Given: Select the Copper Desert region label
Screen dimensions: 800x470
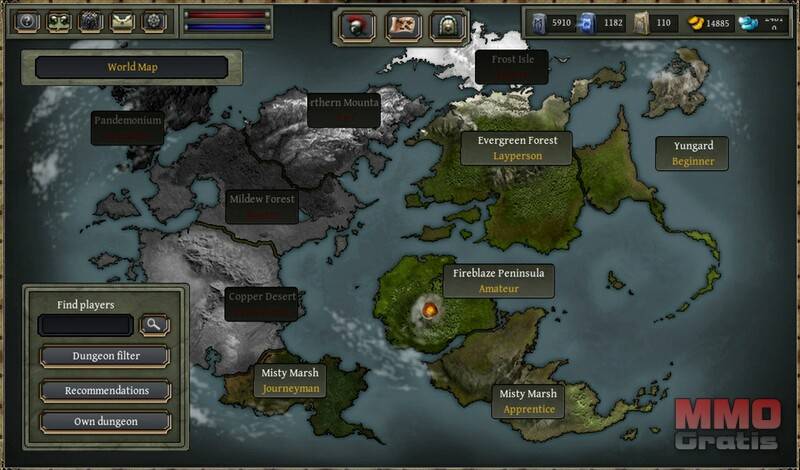Looking at the screenshot, I should 261,303.
